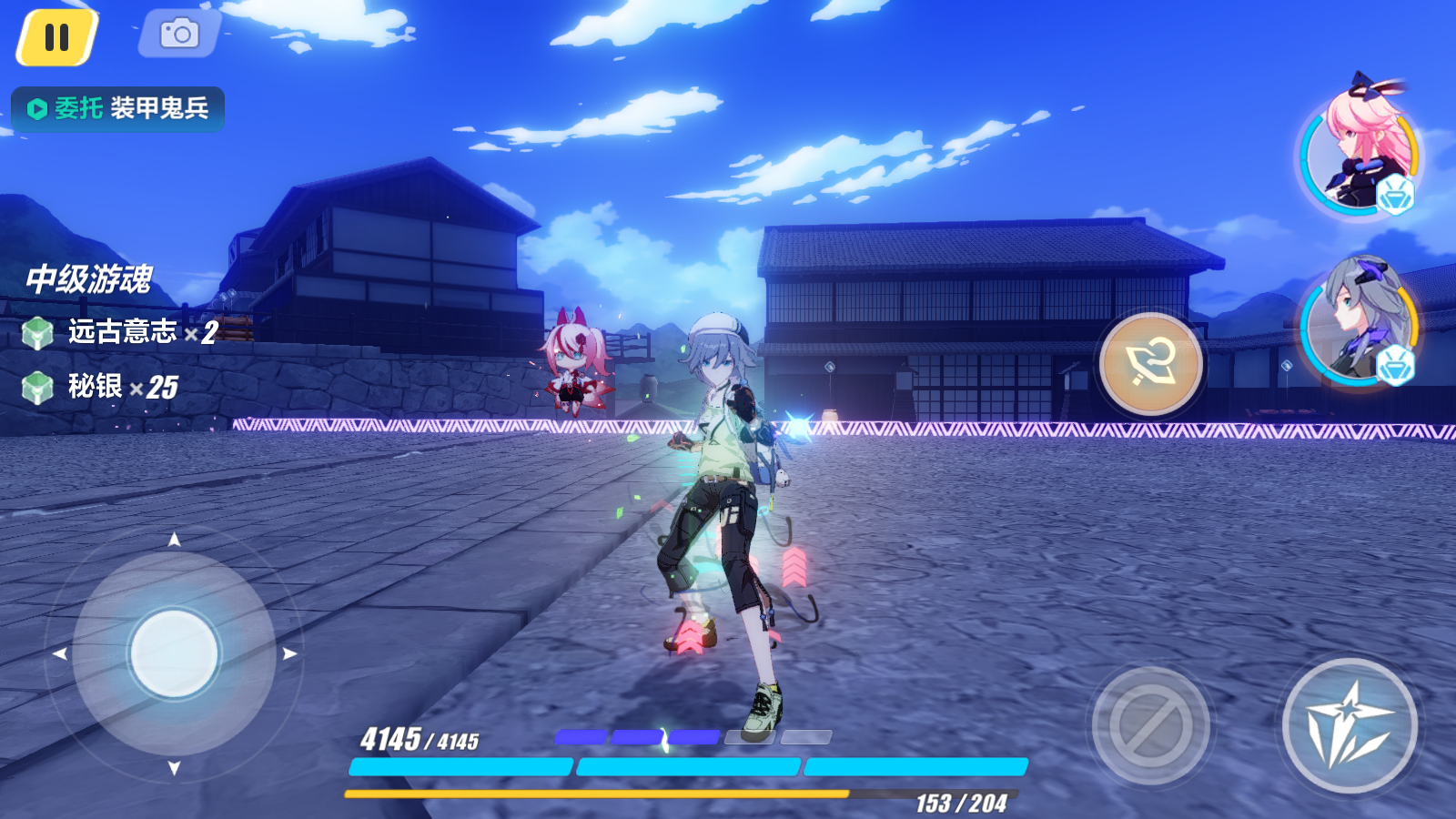The width and height of the screenshot is (1456, 819).
Task: Tap the virtual joystick center knob
Action: coord(174,653)
